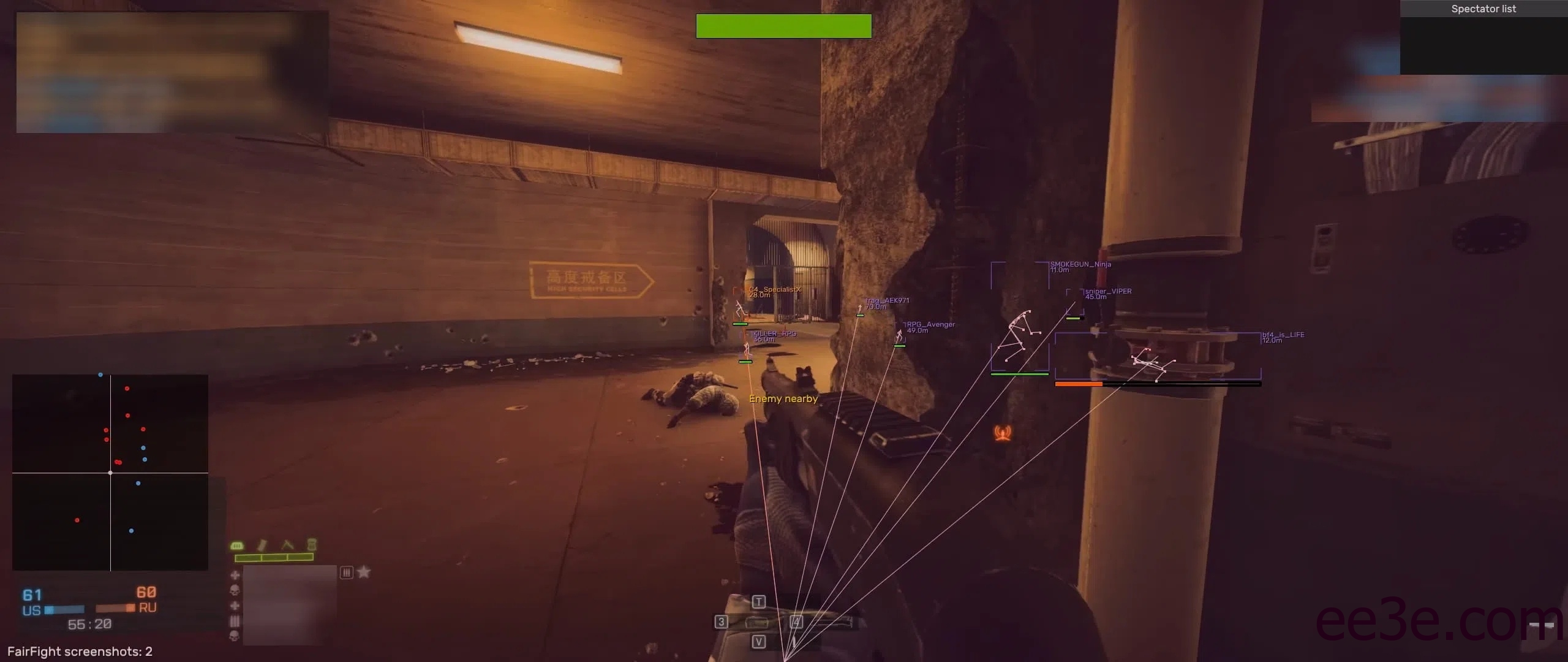This screenshot has width=1568, height=662.
Task: Click the plus revive icon in the kill feed
Action: 235,574
